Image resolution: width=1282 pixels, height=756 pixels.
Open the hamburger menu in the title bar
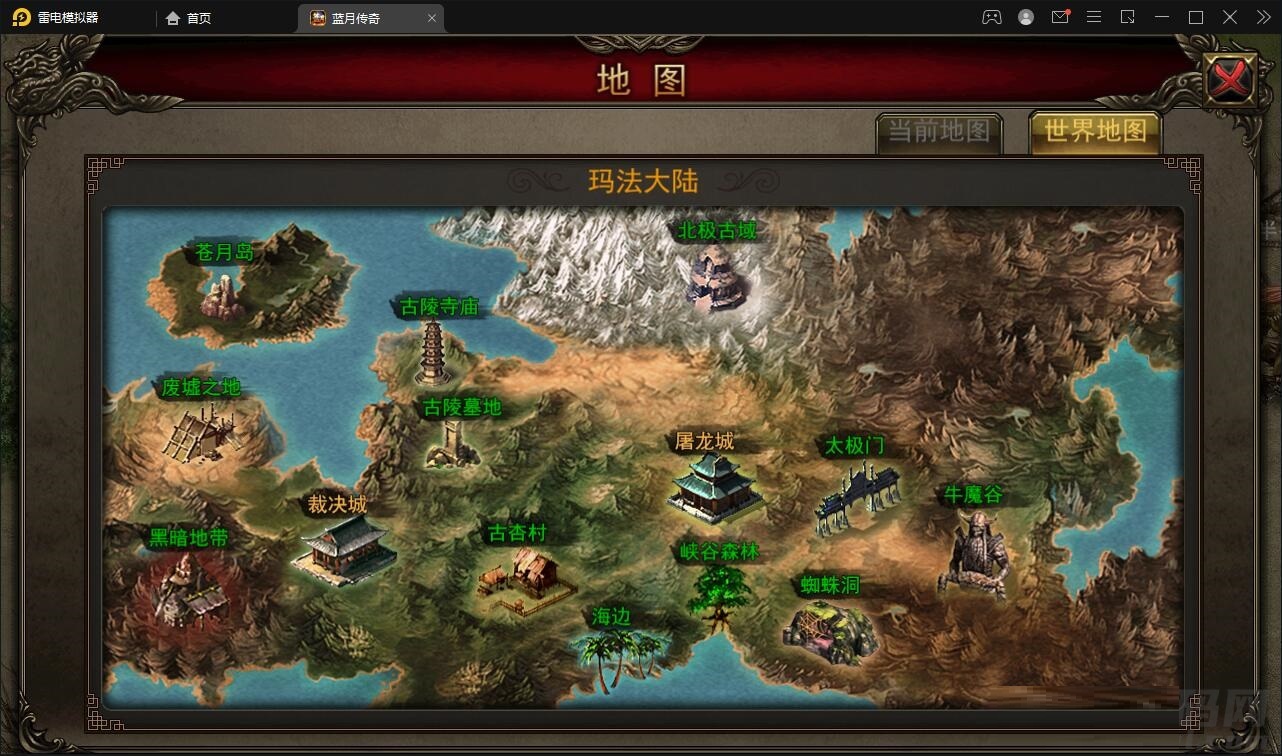(1094, 17)
